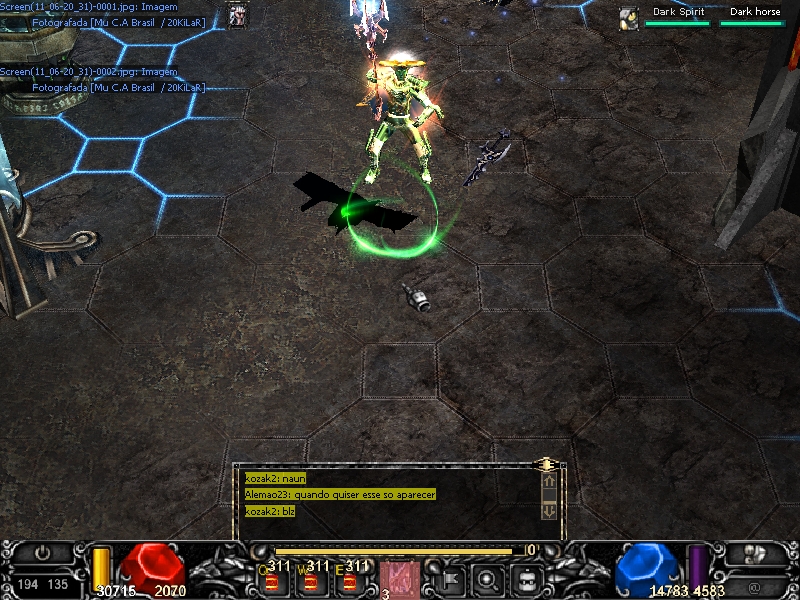Click the flag icon button

tap(449, 578)
